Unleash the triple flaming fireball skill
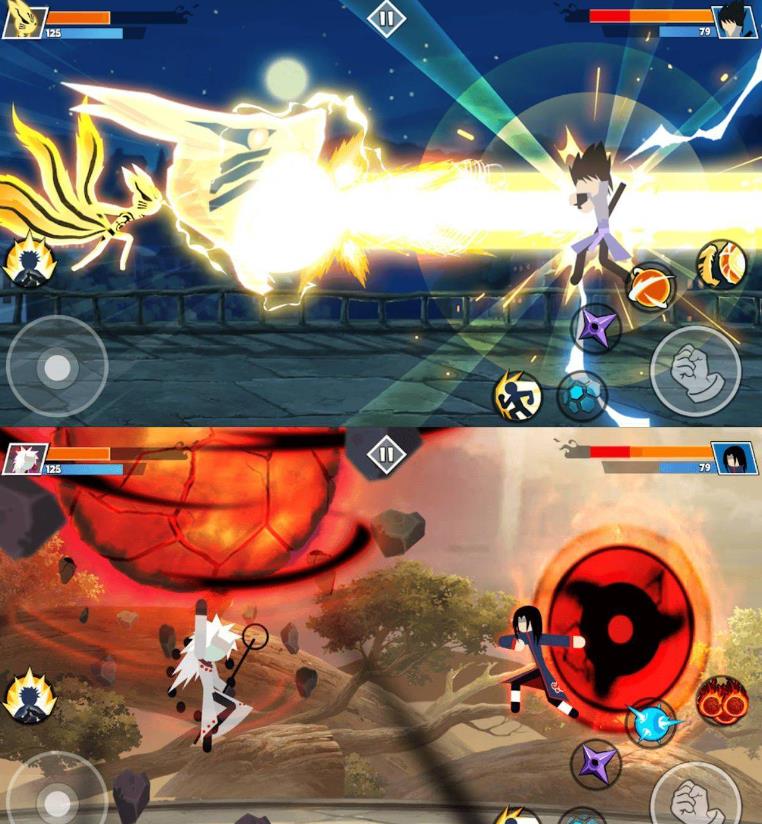 721,700
